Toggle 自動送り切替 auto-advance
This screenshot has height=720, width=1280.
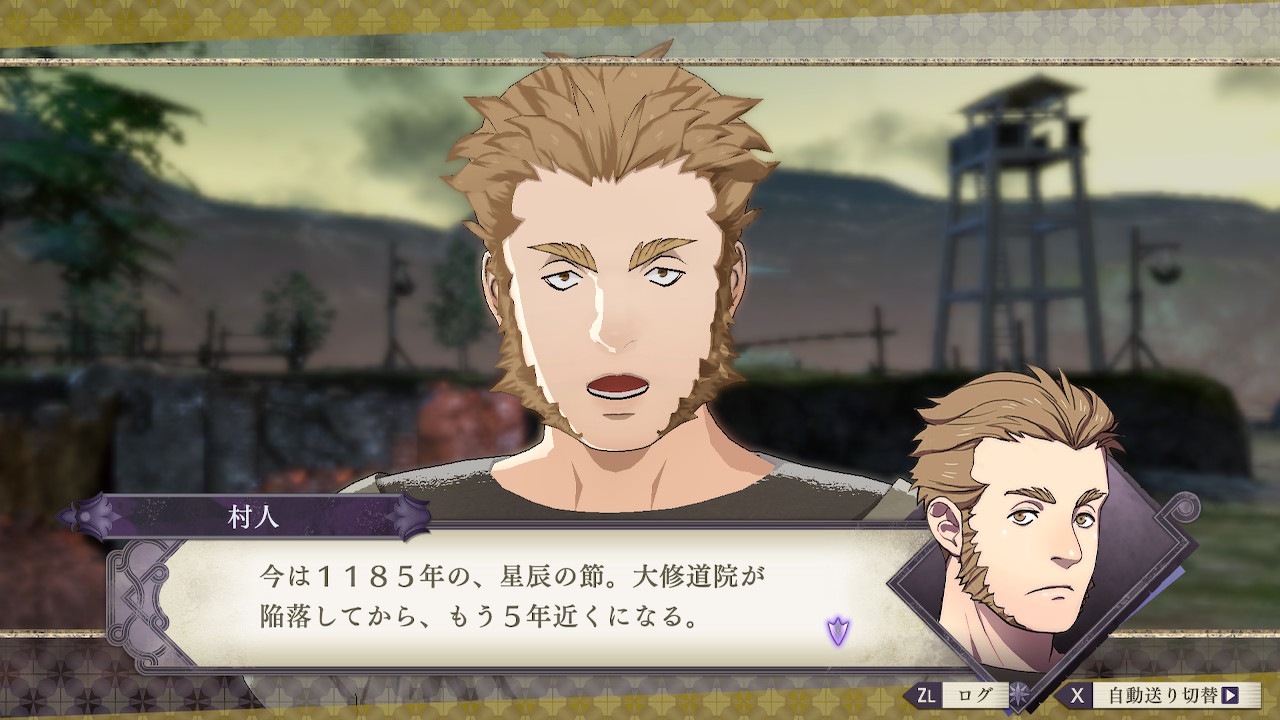click(1160, 695)
